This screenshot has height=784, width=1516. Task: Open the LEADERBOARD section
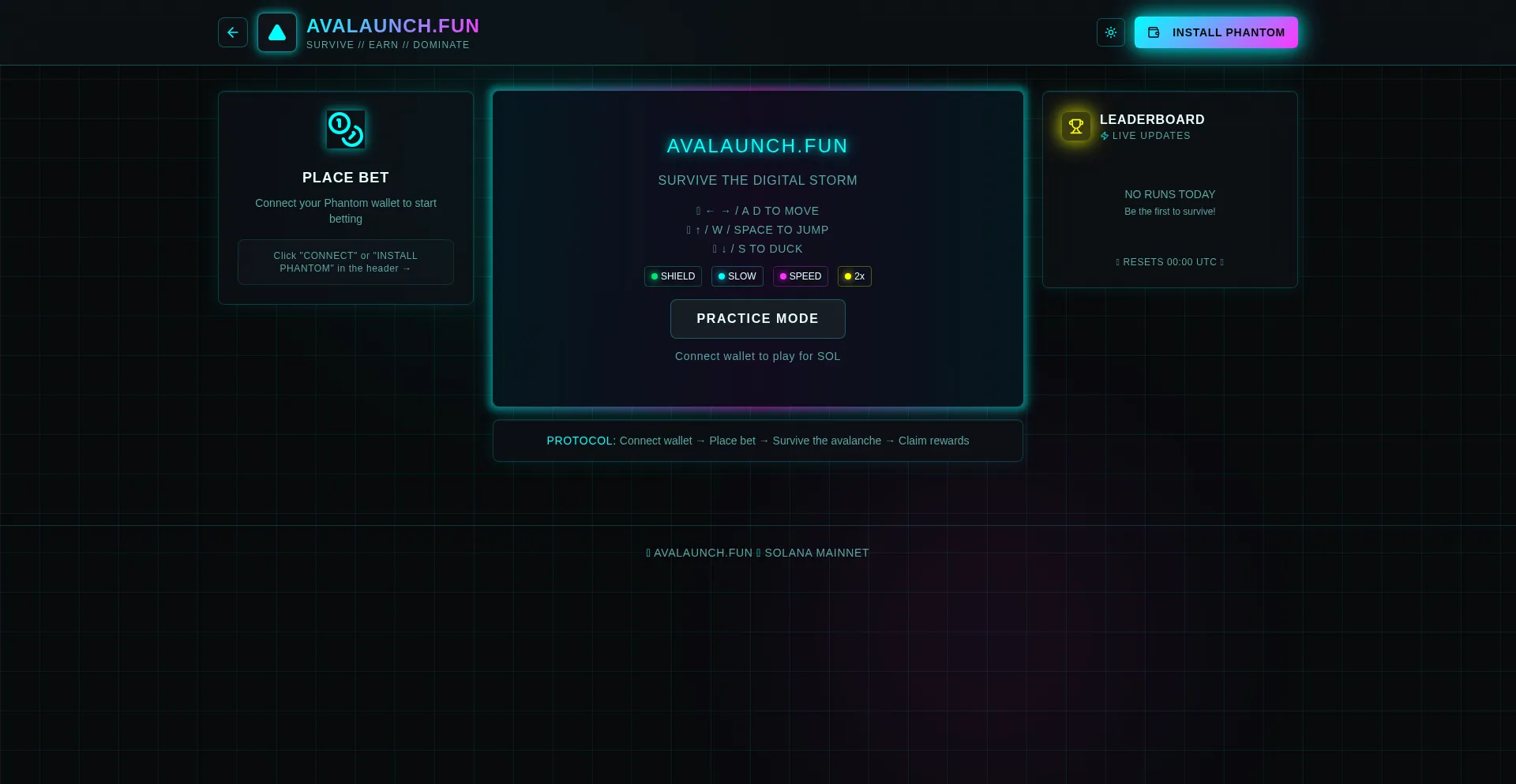pyautogui.click(x=1151, y=119)
